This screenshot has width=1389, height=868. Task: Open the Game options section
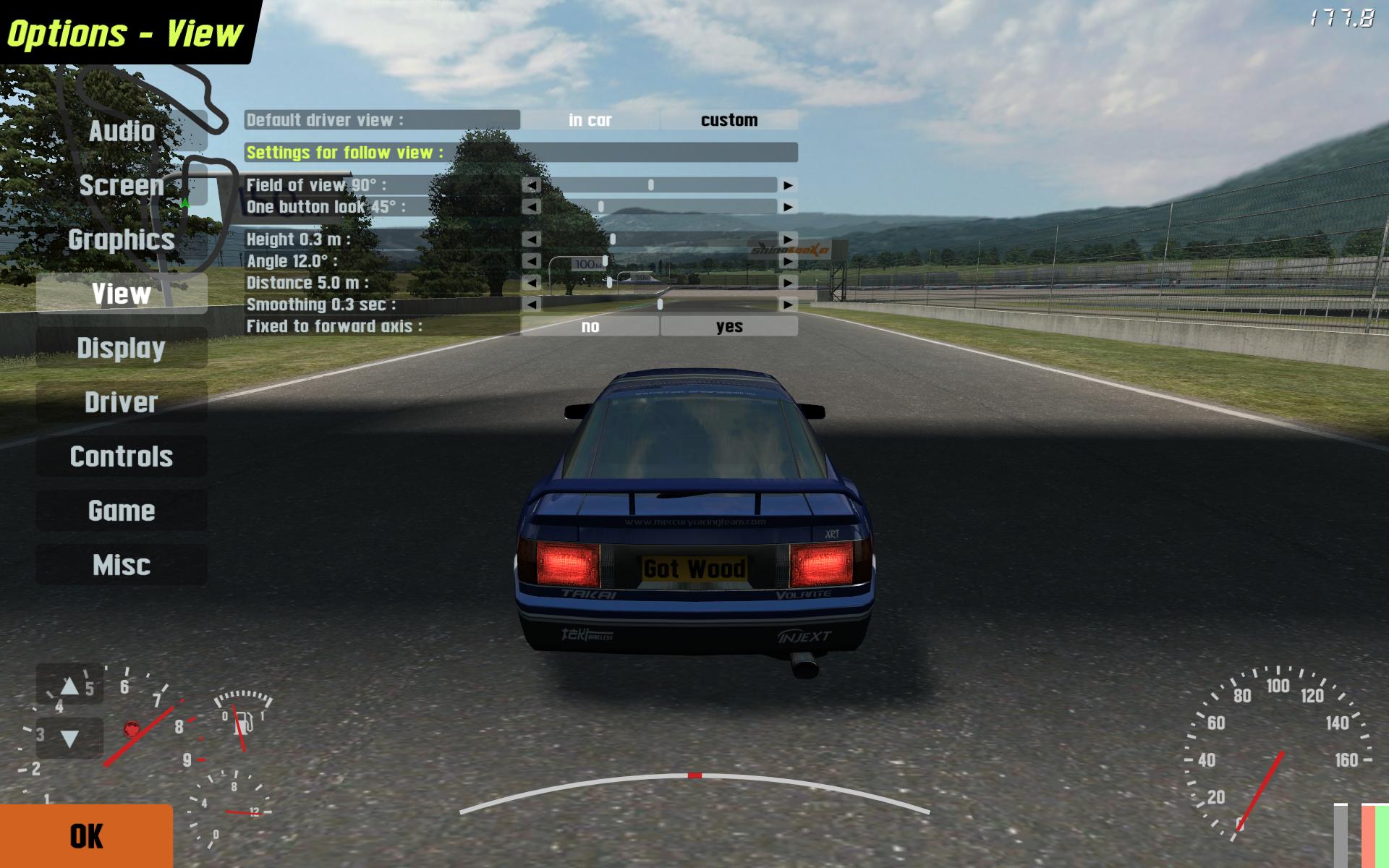click(x=122, y=511)
